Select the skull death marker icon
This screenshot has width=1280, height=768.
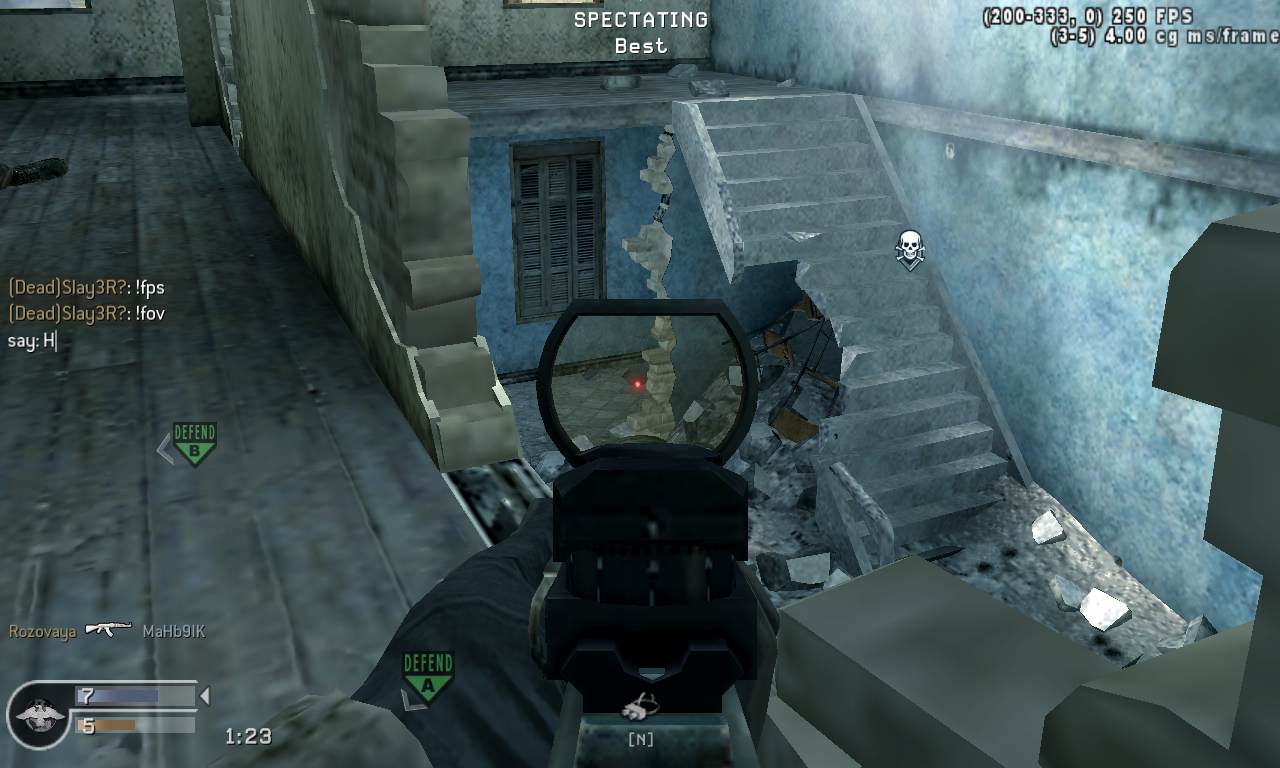[x=909, y=247]
